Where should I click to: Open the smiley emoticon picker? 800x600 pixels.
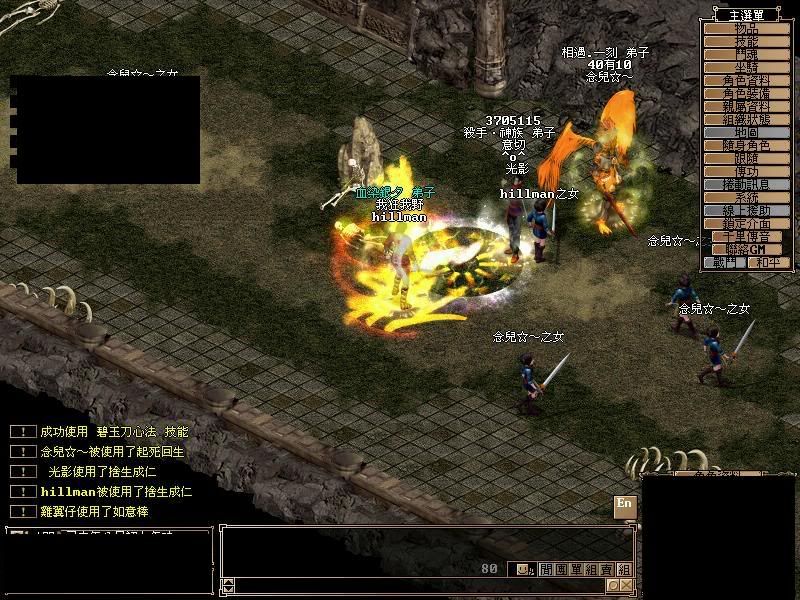(522, 569)
